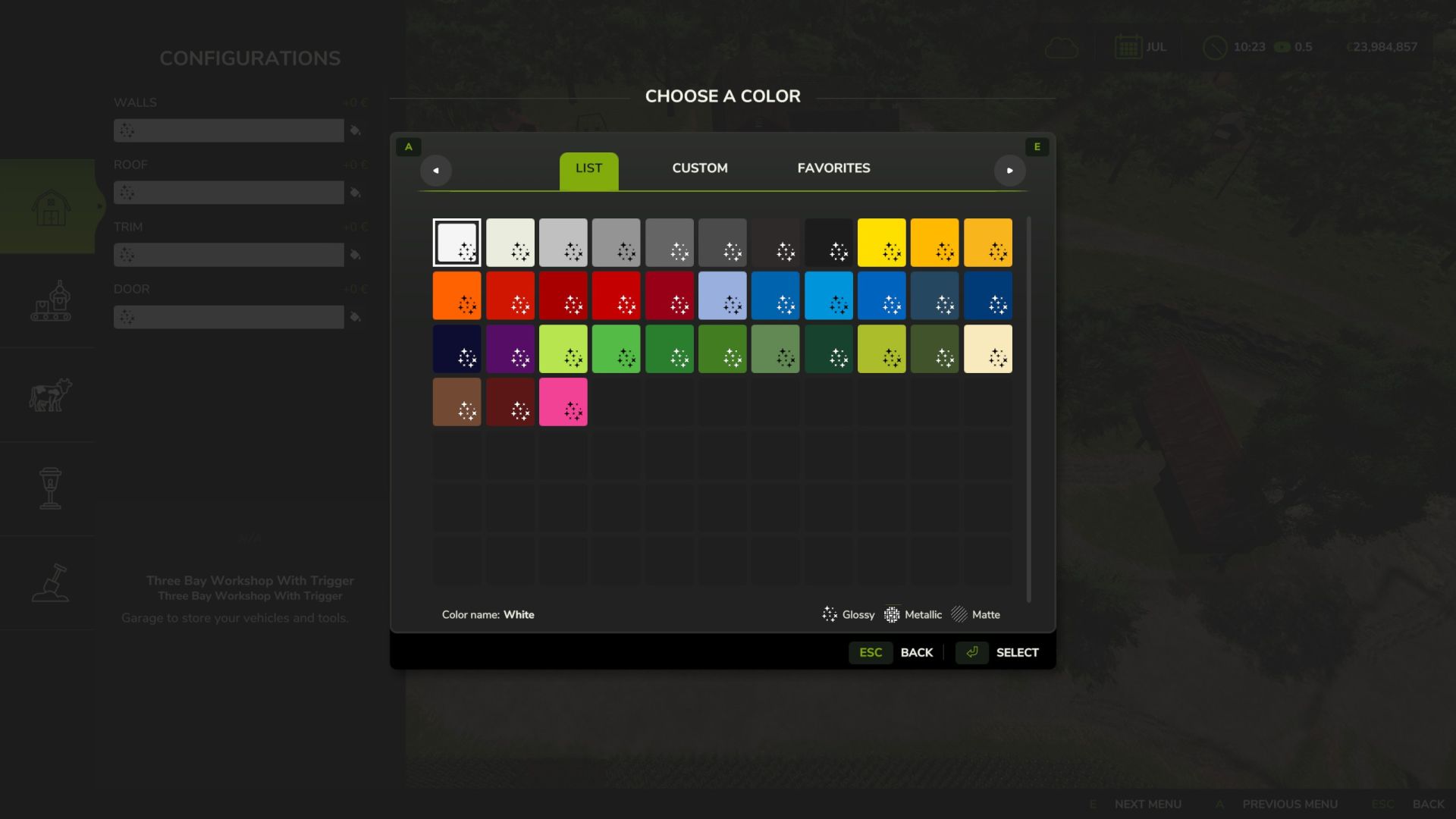Image resolution: width=1456 pixels, height=819 pixels.
Task: Pick the light lavender blue swatch
Action: (x=722, y=296)
